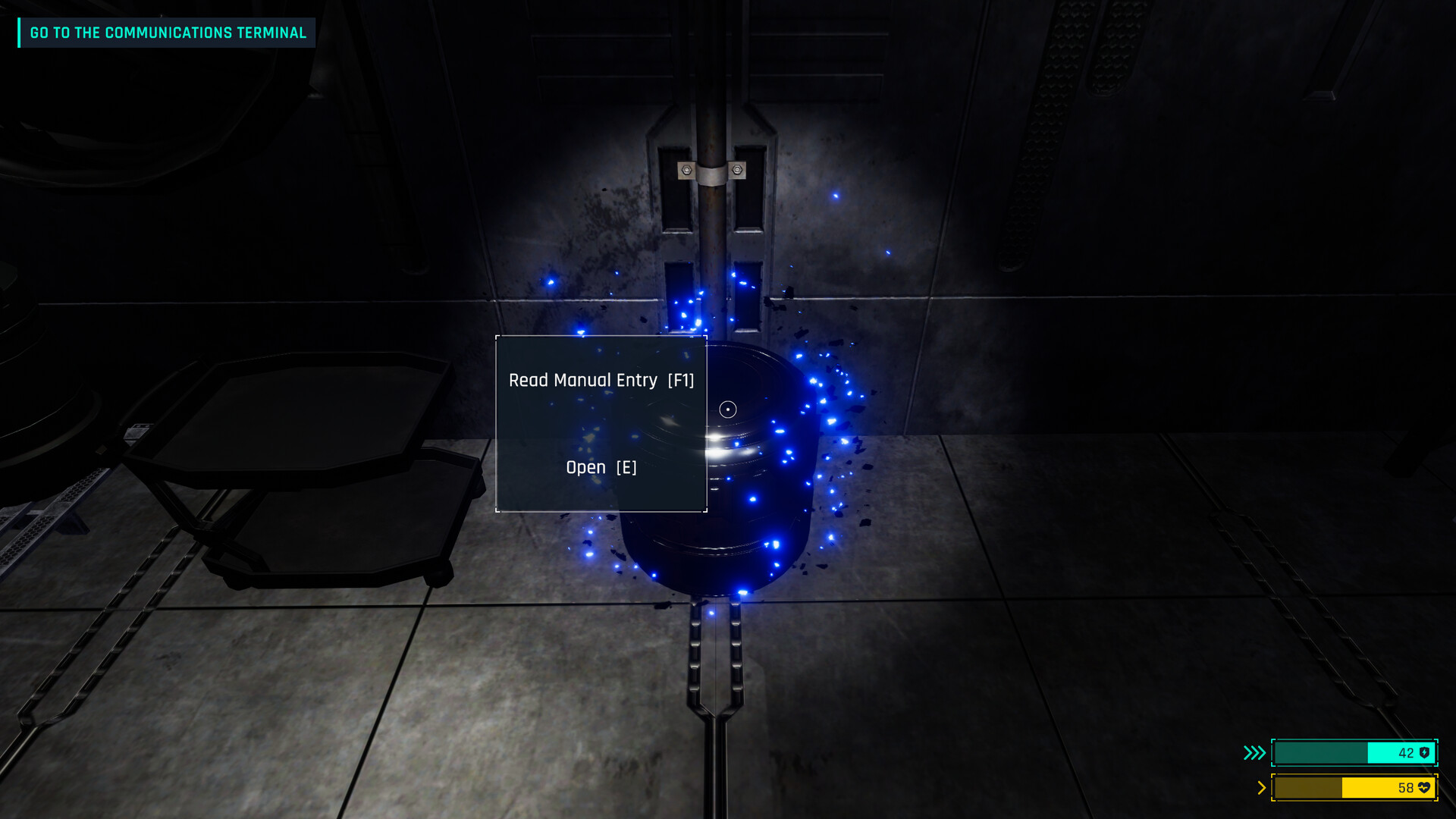Click the Open [E] interaction option

(600, 467)
